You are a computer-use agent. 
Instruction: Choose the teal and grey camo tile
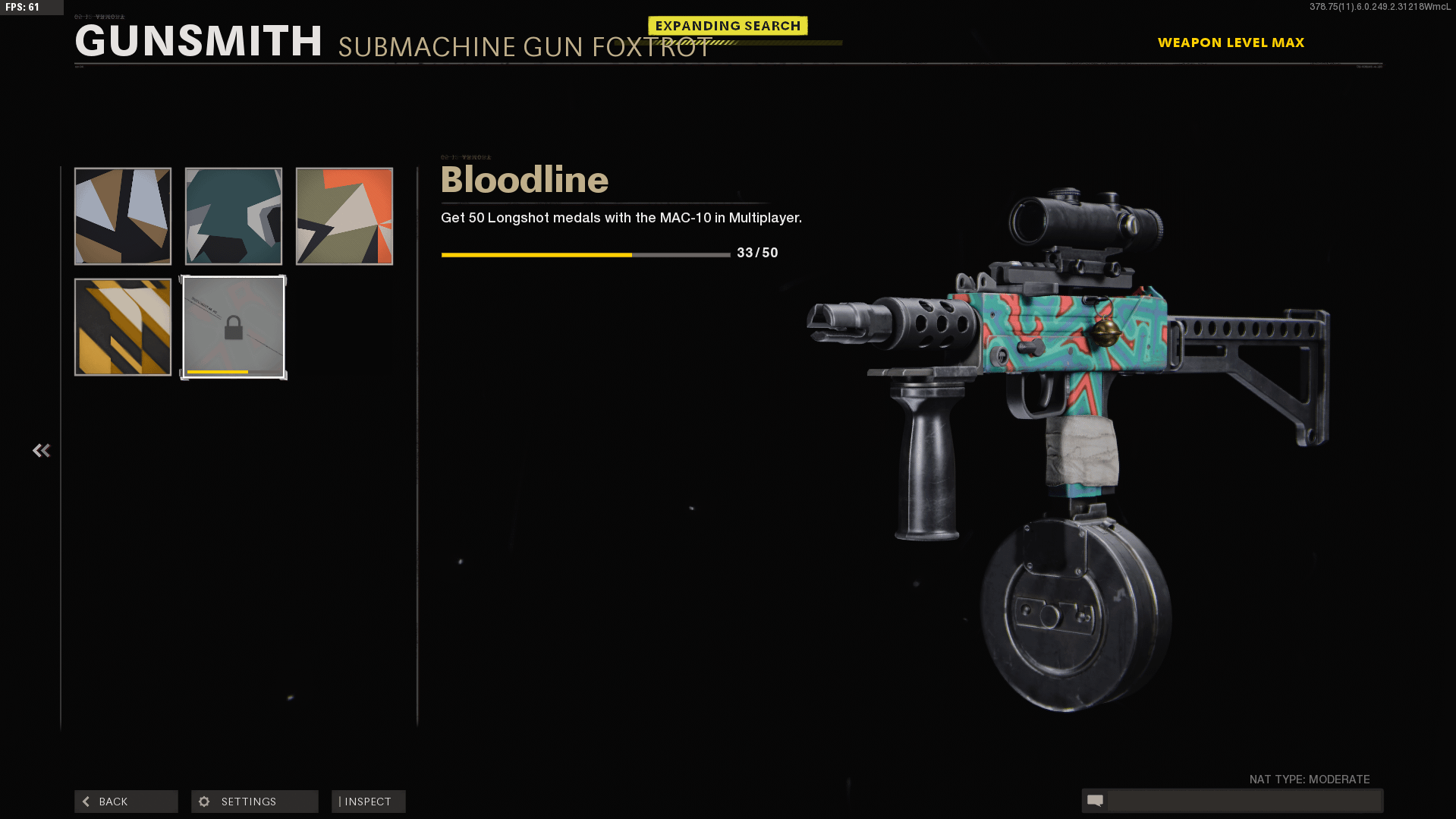pos(234,216)
